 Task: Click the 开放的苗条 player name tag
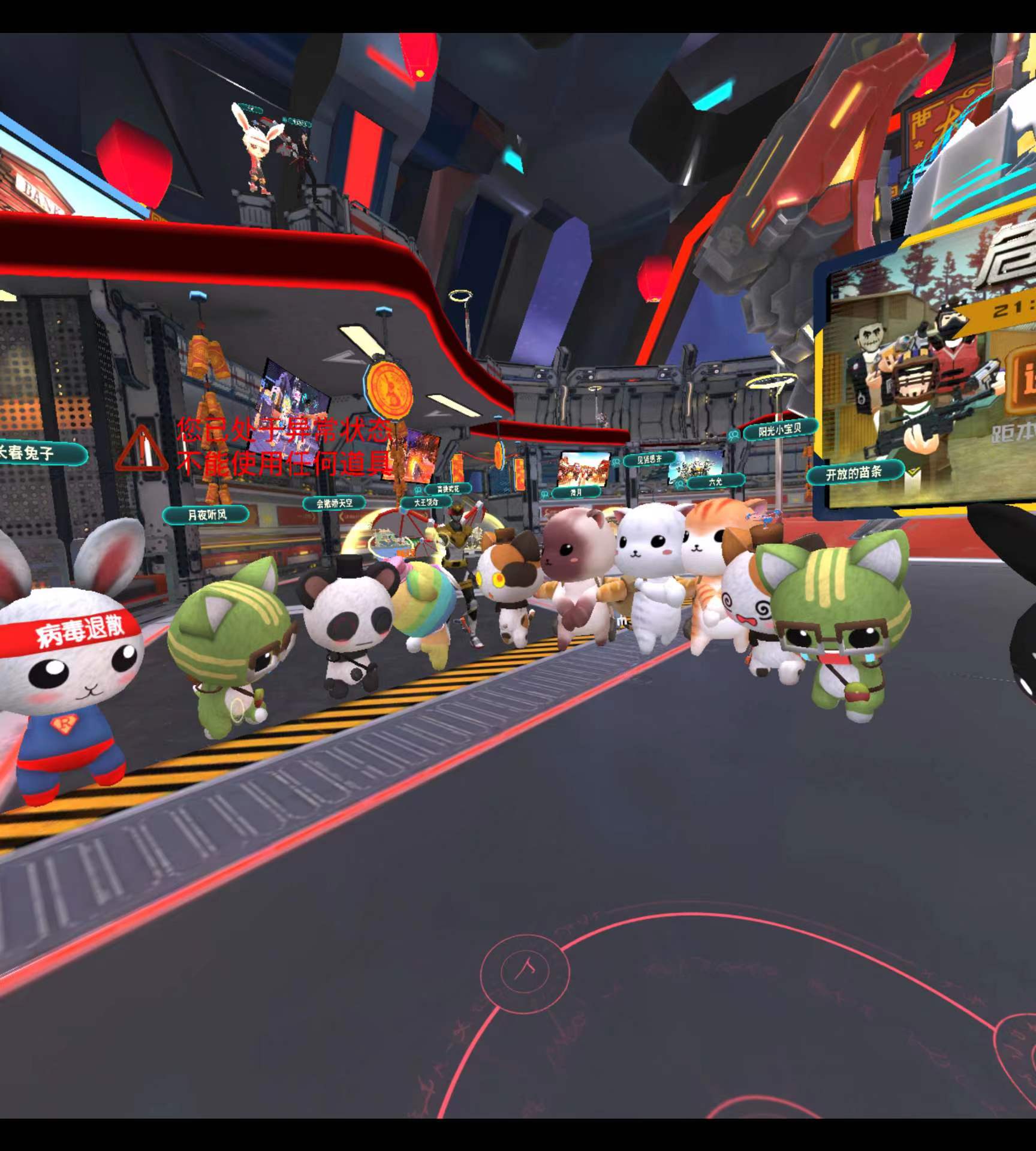(x=854, y=474)
